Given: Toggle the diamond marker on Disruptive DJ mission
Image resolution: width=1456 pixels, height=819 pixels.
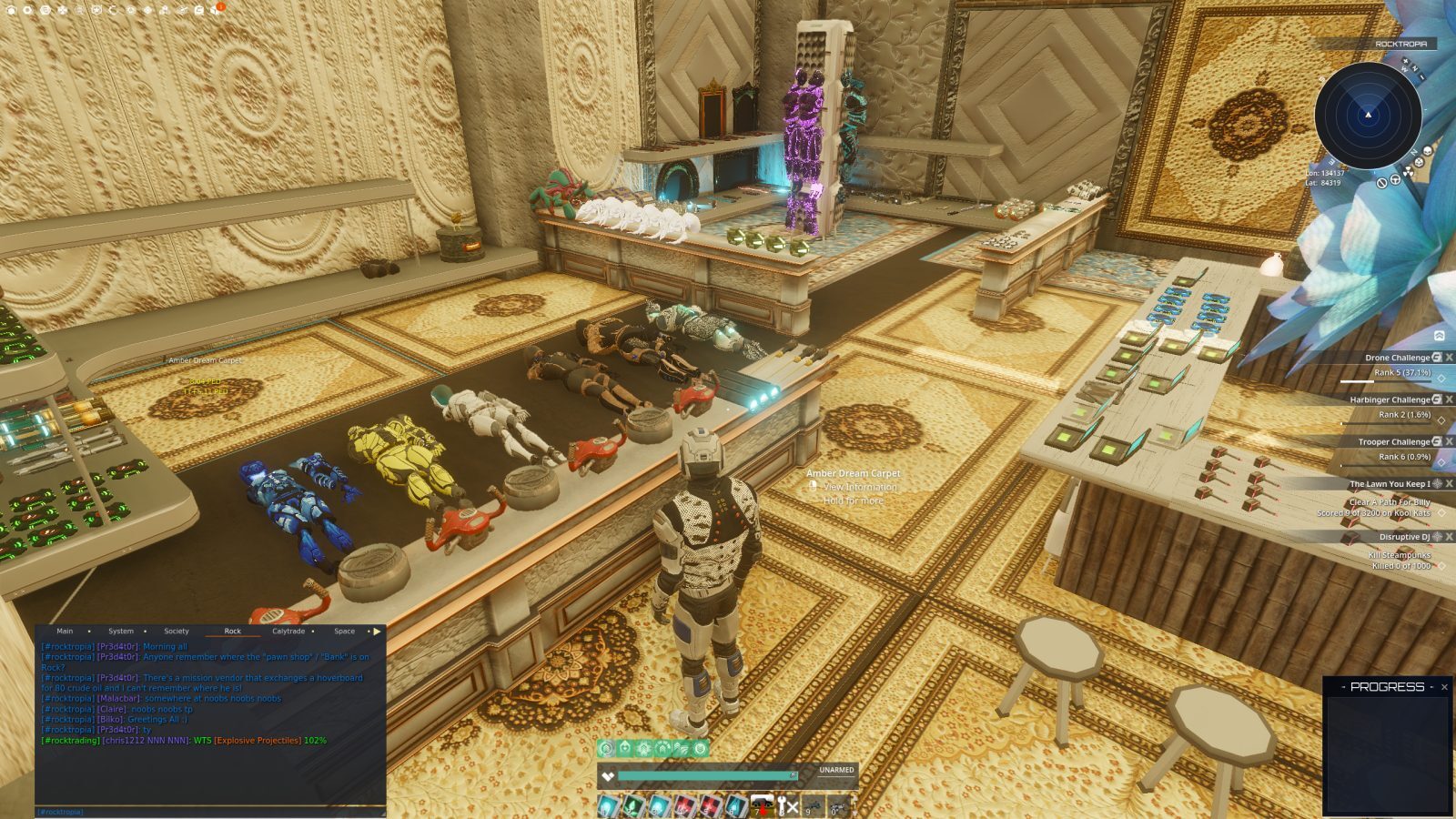Looking at the screenshot, I should [1441, 564].
